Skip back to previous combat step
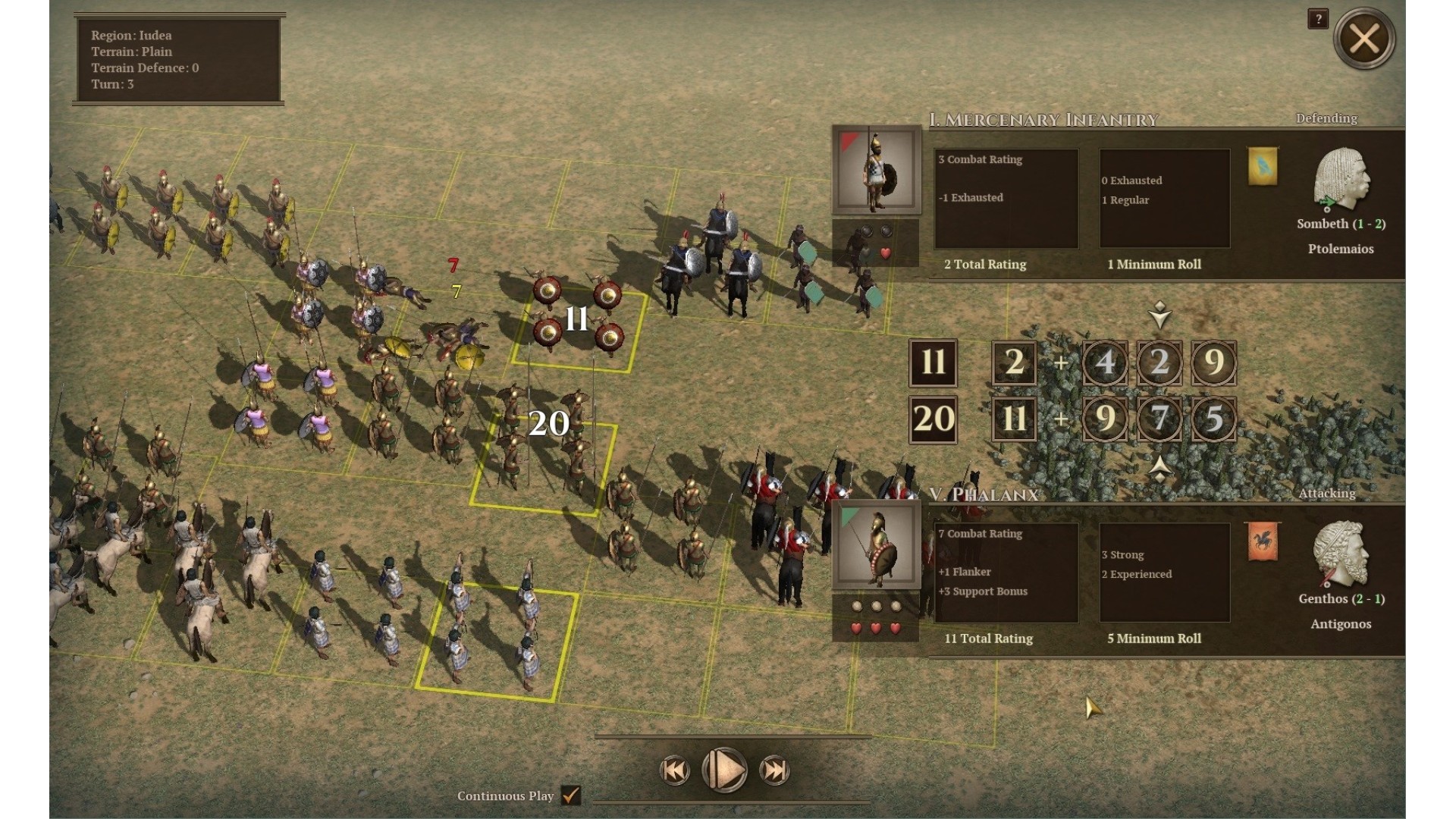The width and height of the screenshot is (1456, 819). [x=674, y=770]
